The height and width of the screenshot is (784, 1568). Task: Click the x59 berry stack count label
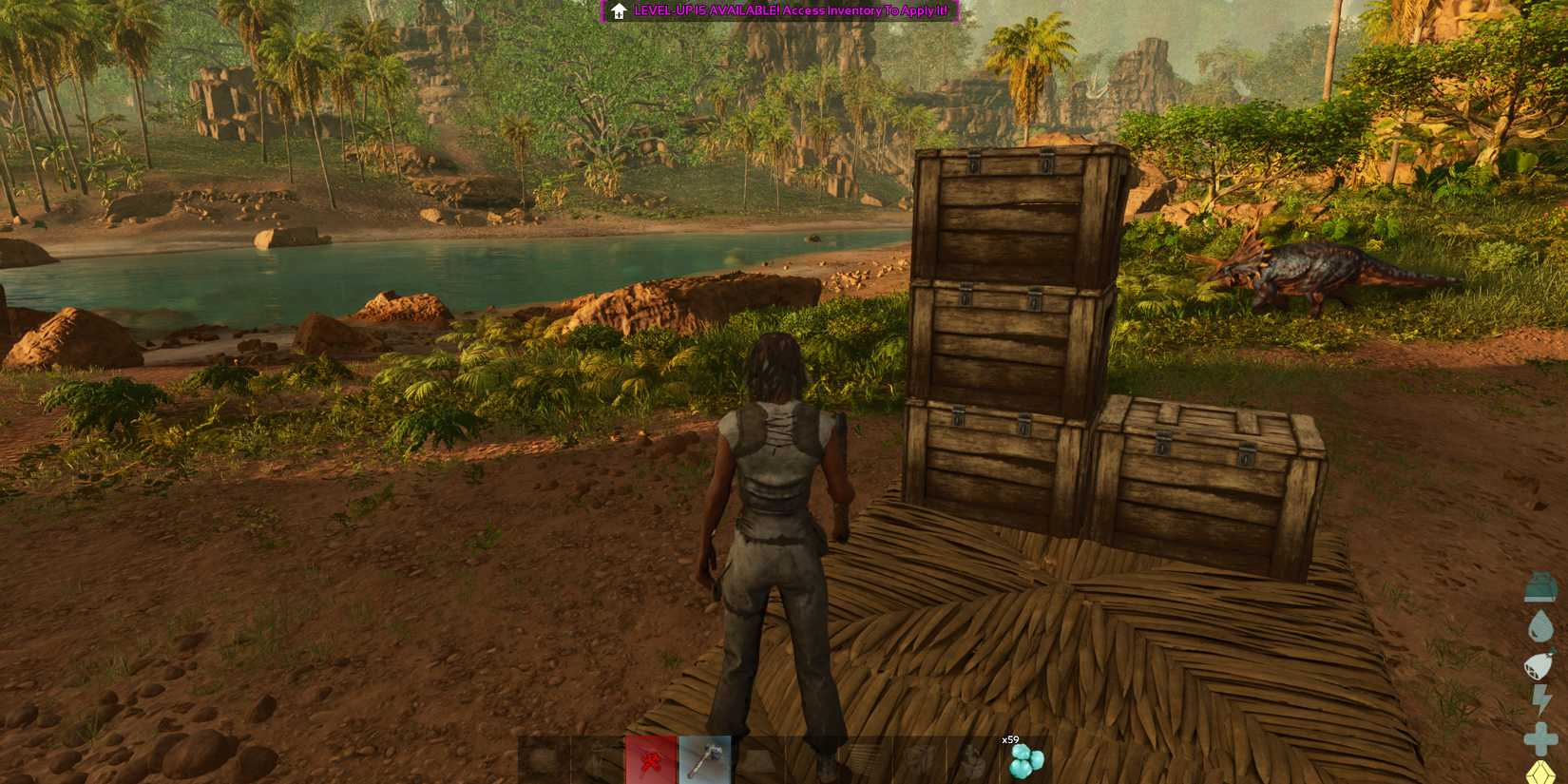[x=1010, y=741]
